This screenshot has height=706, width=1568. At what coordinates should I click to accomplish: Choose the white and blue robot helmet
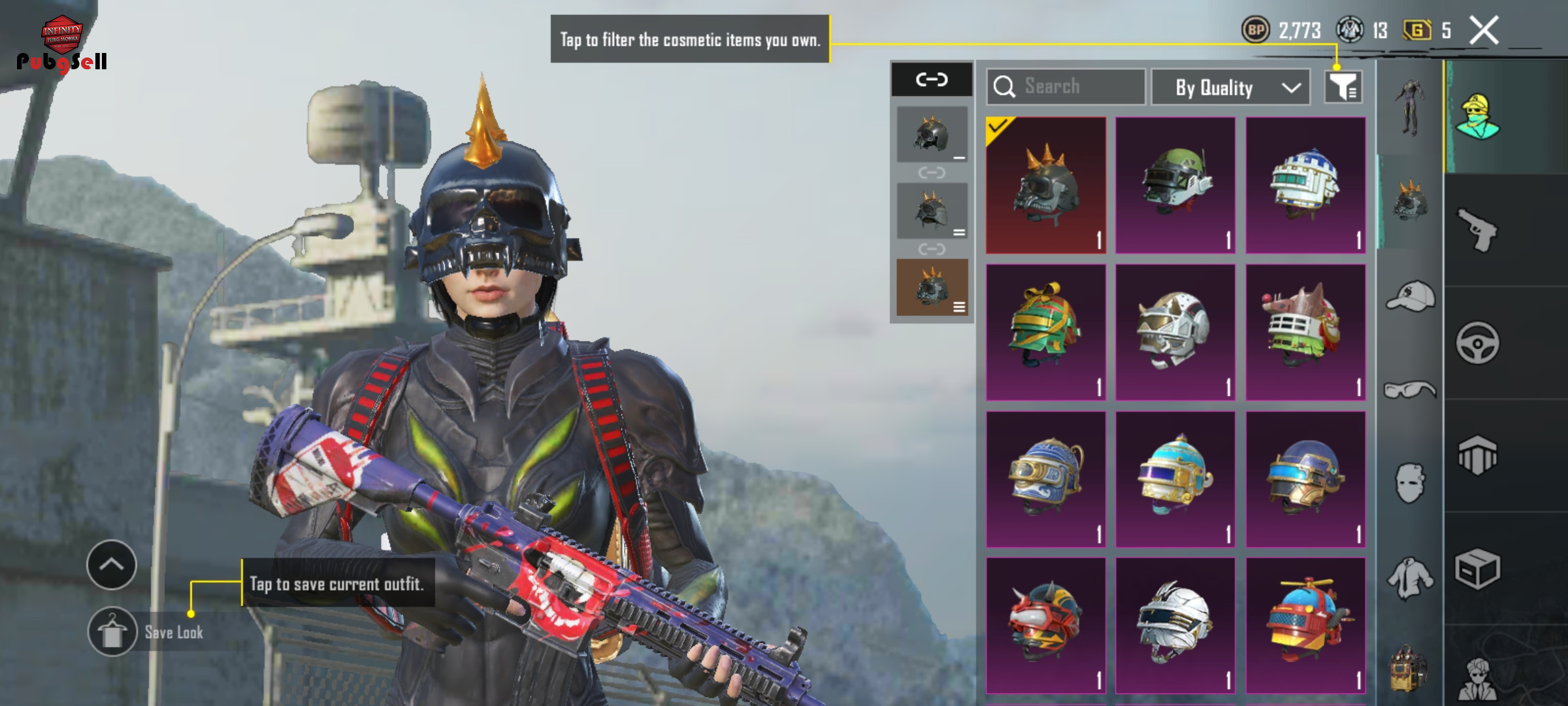click(1305, 186)
